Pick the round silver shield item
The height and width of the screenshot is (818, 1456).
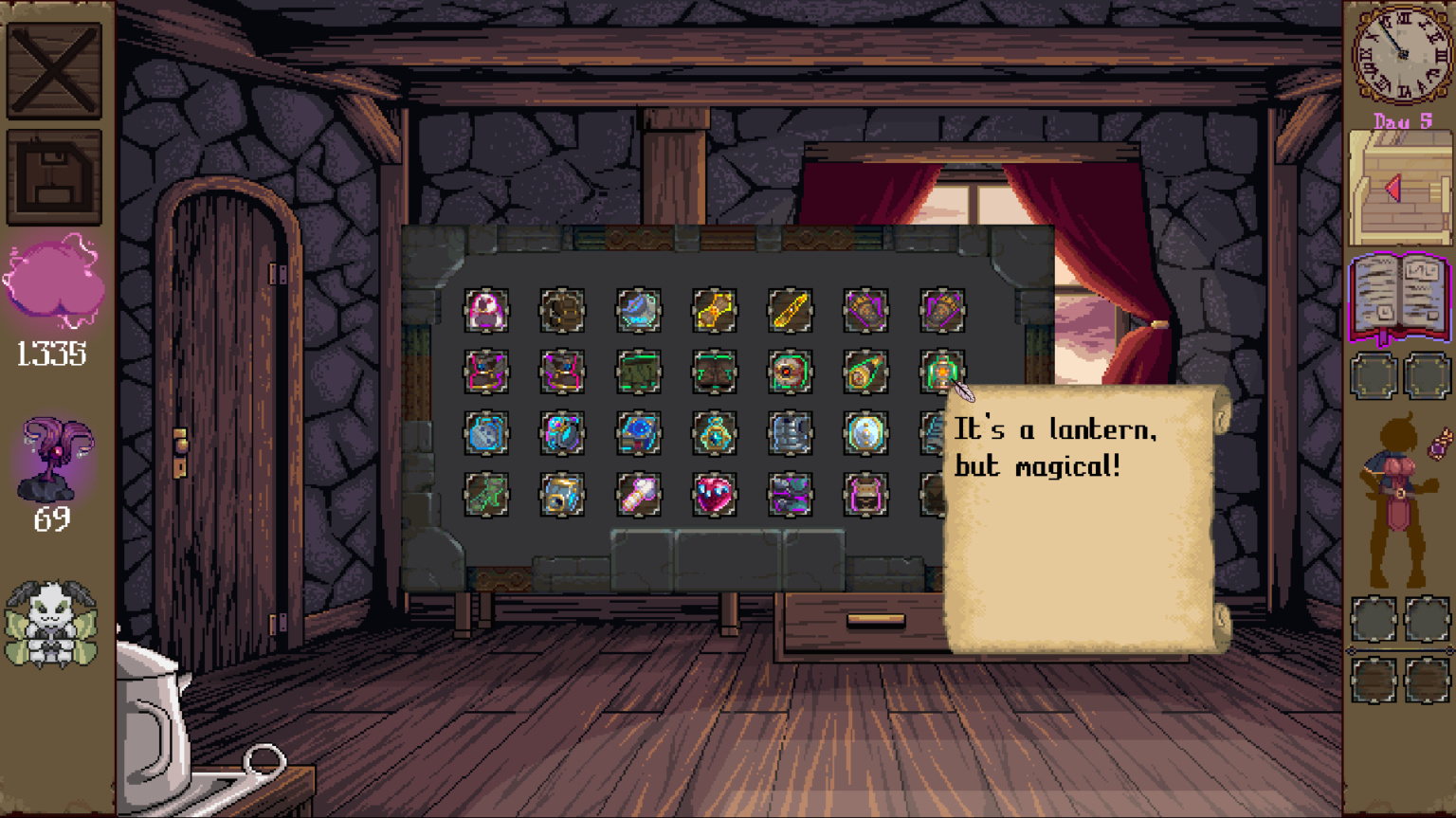865,433
